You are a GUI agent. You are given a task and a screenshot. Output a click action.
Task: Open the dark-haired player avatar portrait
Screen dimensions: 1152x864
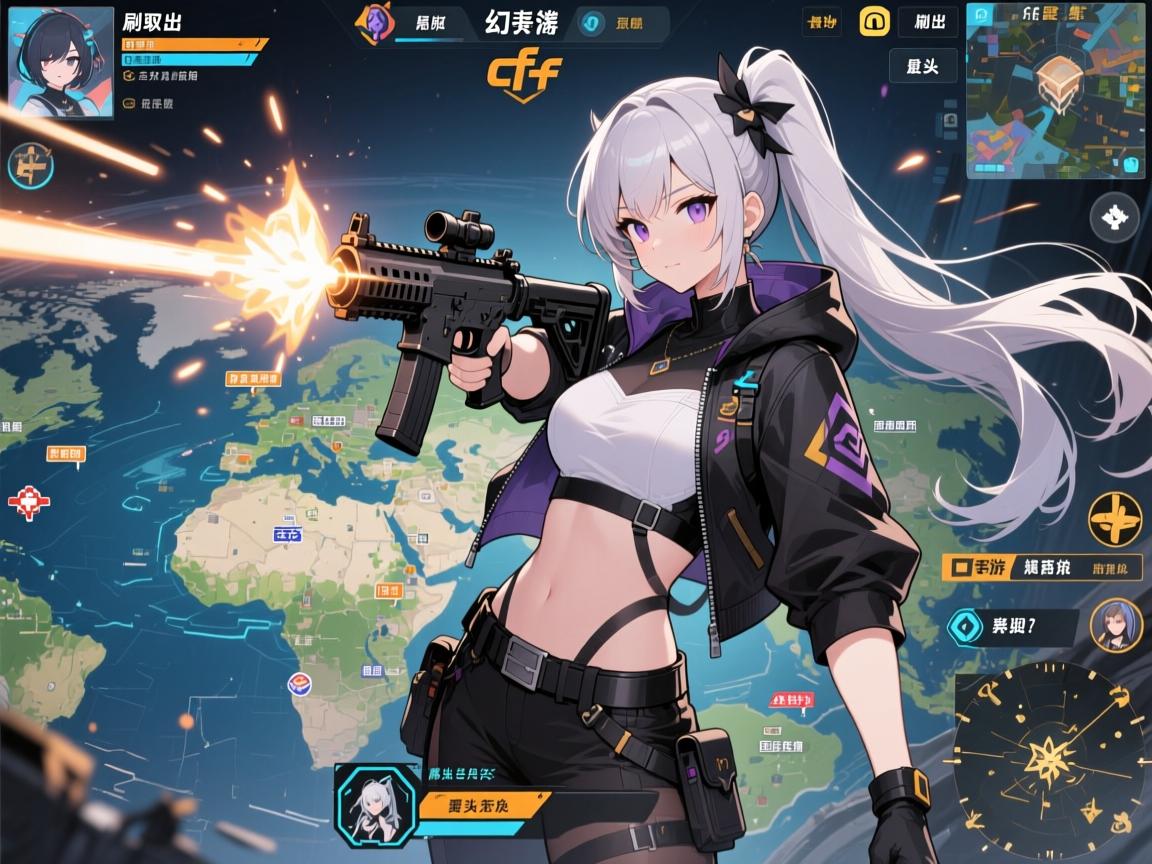tap(61, 63)
